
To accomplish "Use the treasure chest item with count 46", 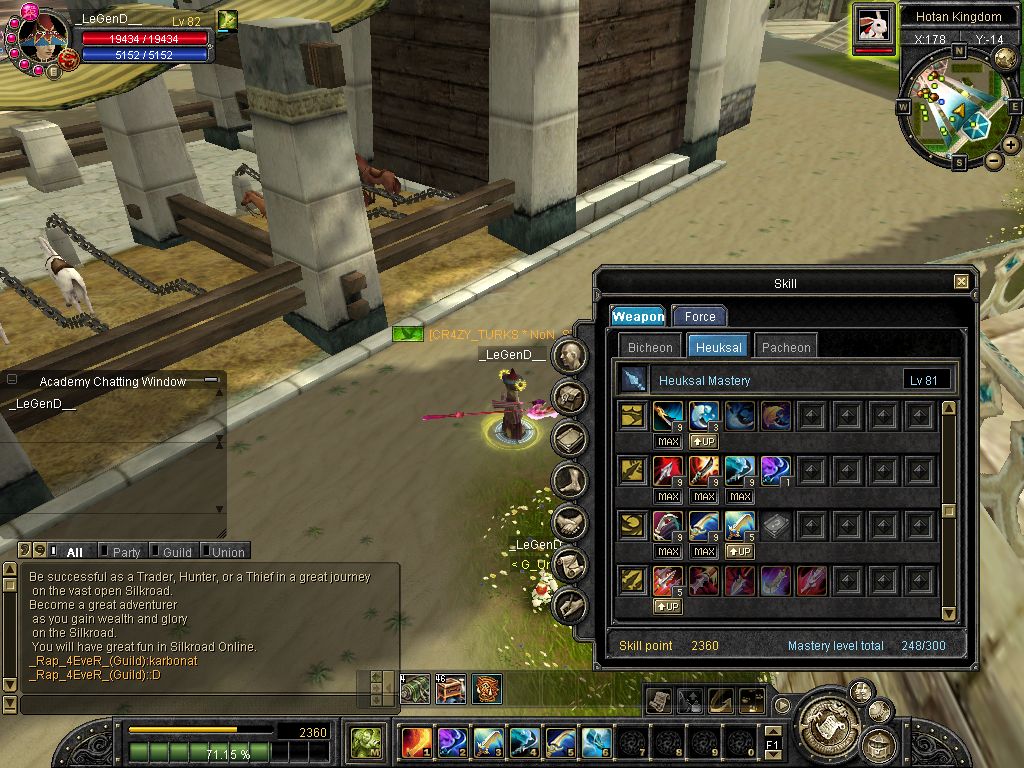I will point(450,688).
